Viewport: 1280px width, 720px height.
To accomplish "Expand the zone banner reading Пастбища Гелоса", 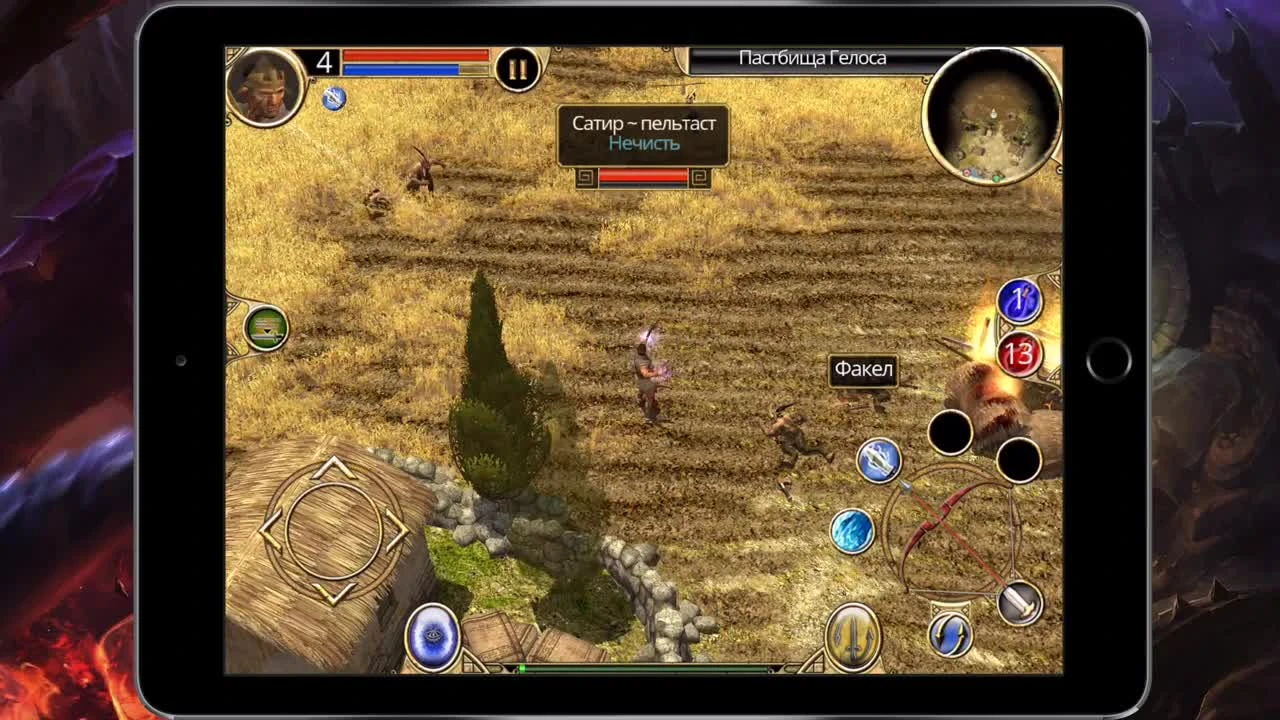I will (812, 57).
